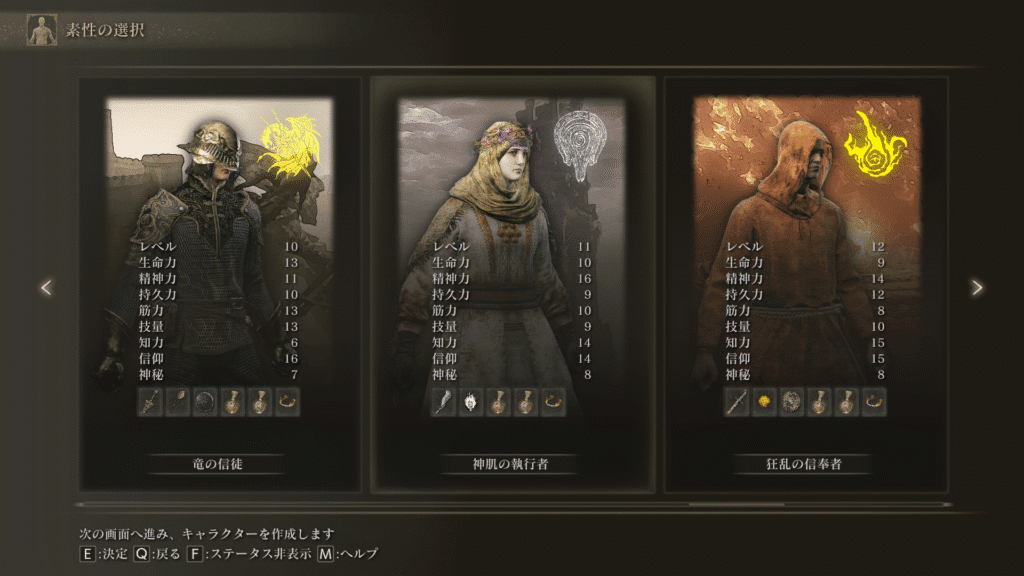Choose the 神肌の執行者 class card
1024x576 pixels.
click(512, 285)
